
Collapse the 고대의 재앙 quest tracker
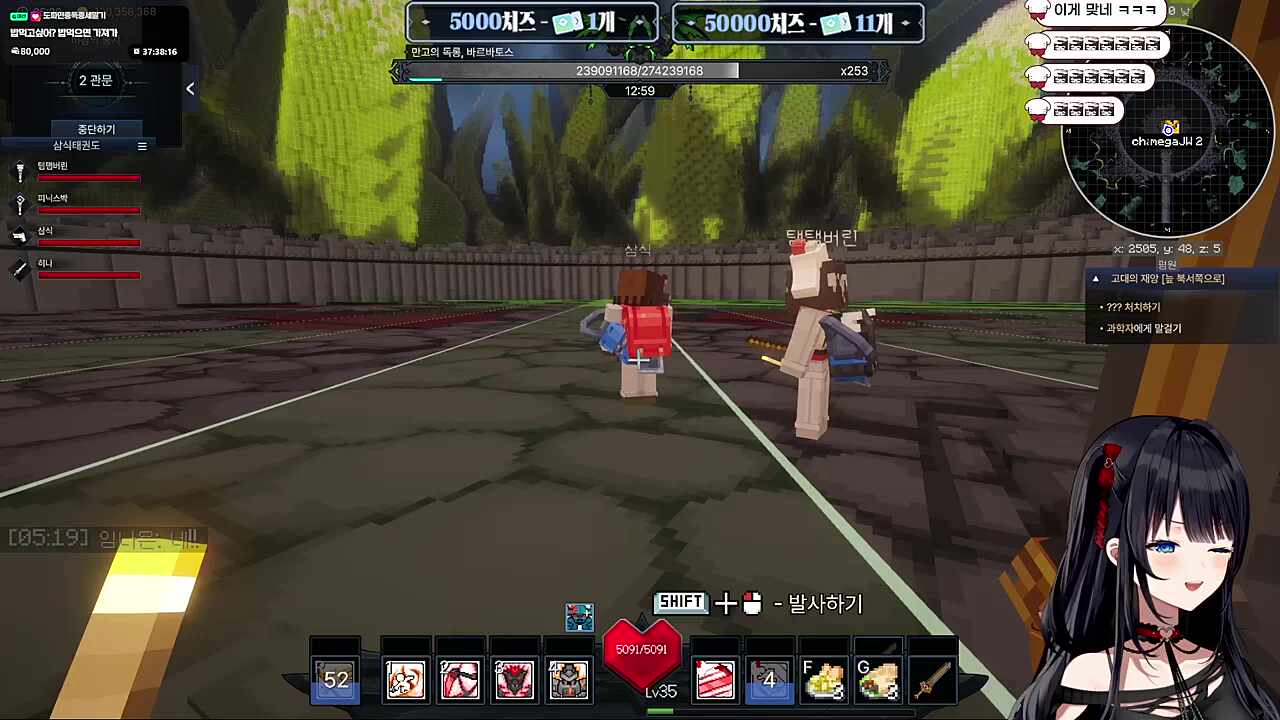(1096, 279)
